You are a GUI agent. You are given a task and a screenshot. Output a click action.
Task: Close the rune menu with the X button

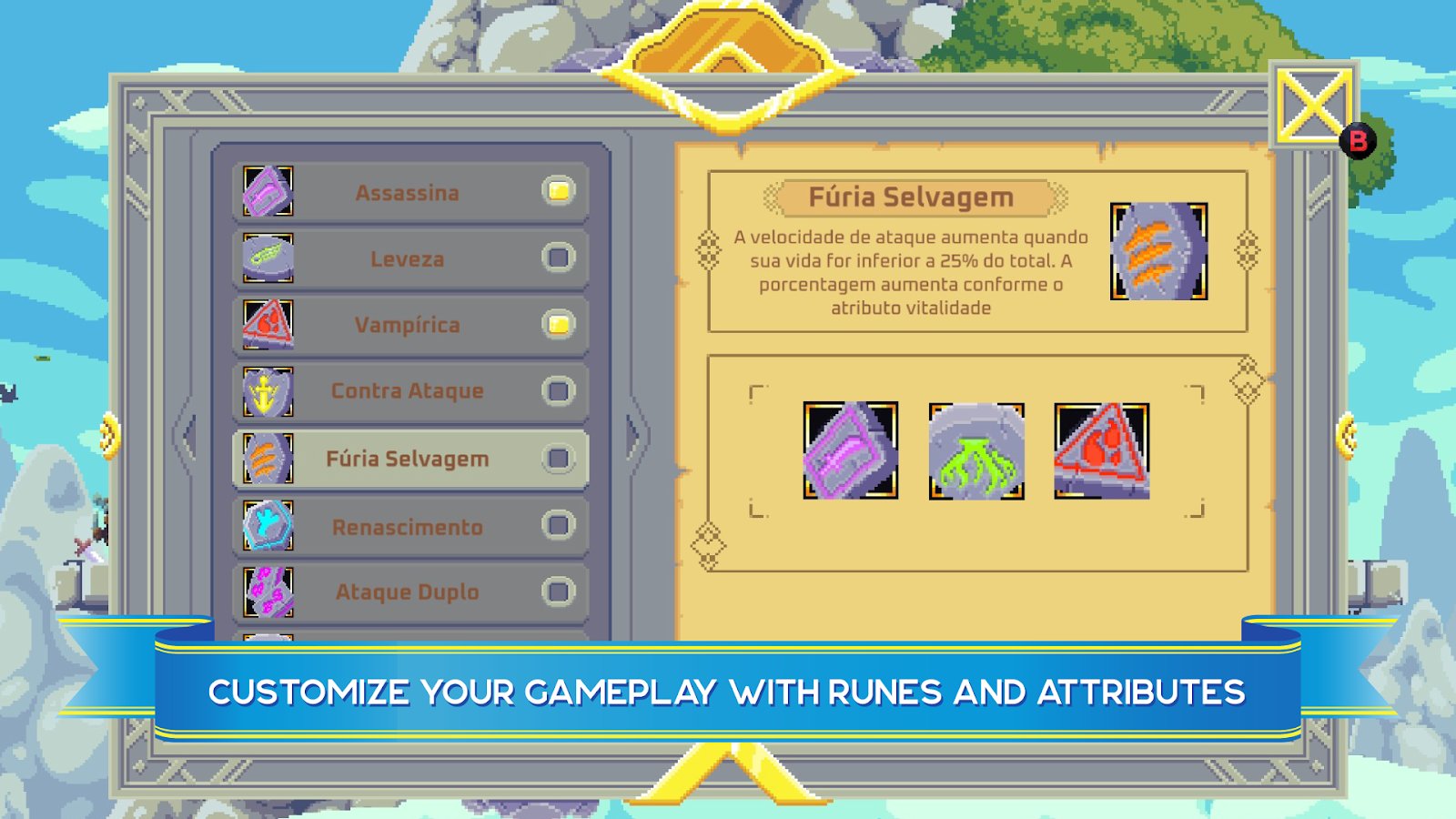click(1312, 107)
